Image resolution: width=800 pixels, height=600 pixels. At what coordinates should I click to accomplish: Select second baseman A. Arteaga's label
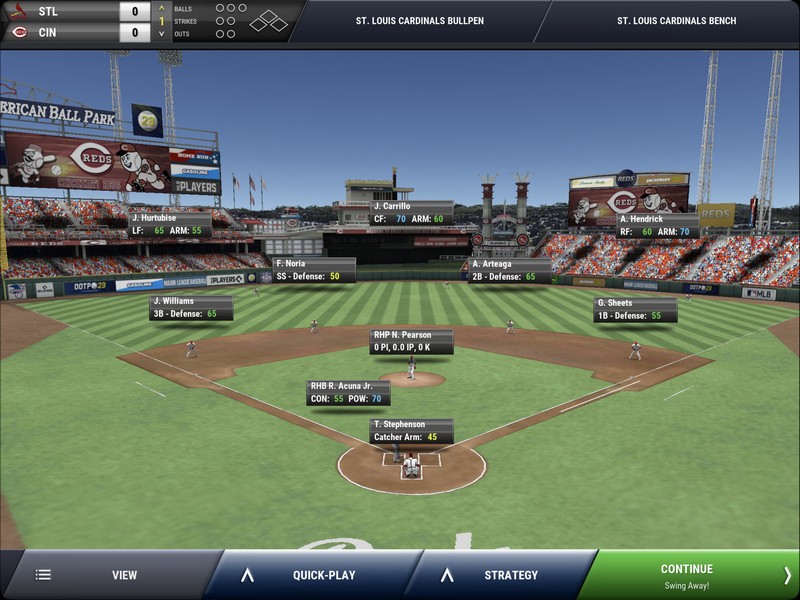pos(510,270)
